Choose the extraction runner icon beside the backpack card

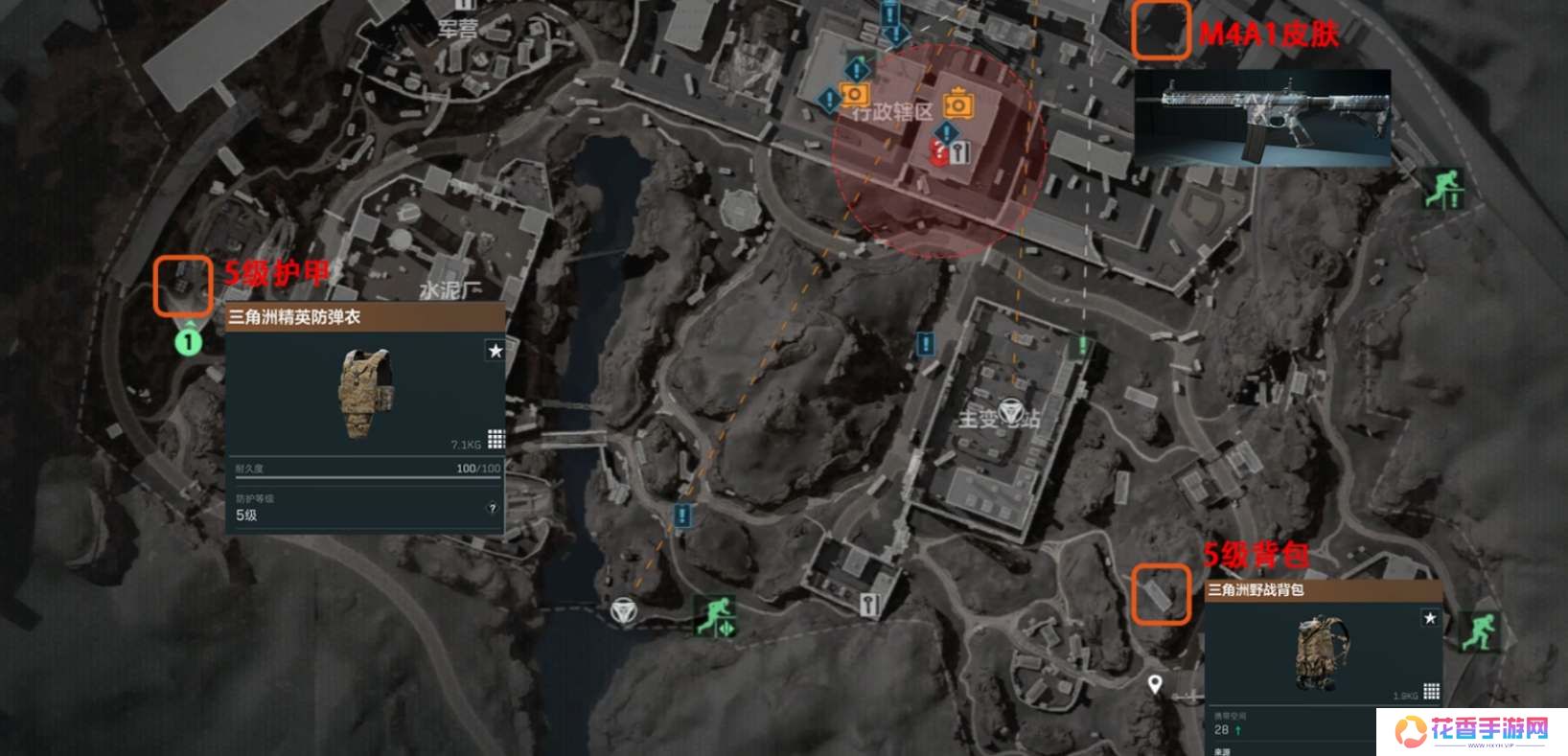pos(1477,632)
